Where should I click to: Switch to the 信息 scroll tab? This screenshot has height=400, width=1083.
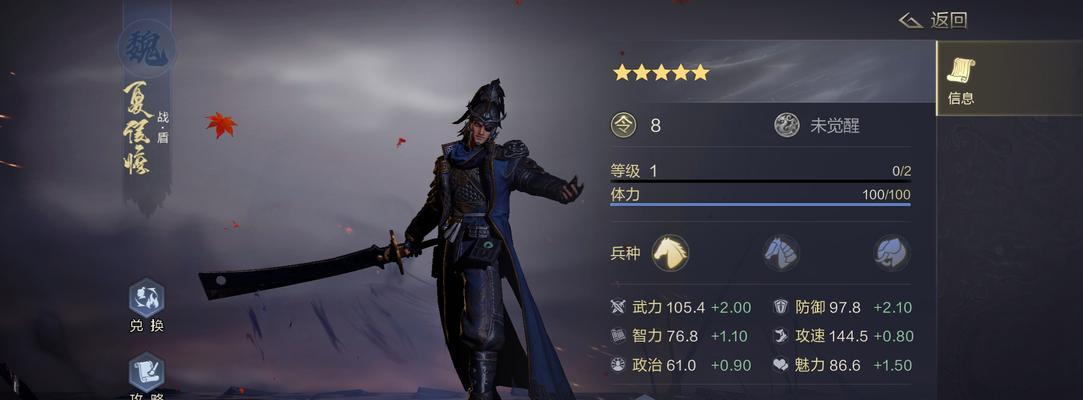(x=961, y=80)
